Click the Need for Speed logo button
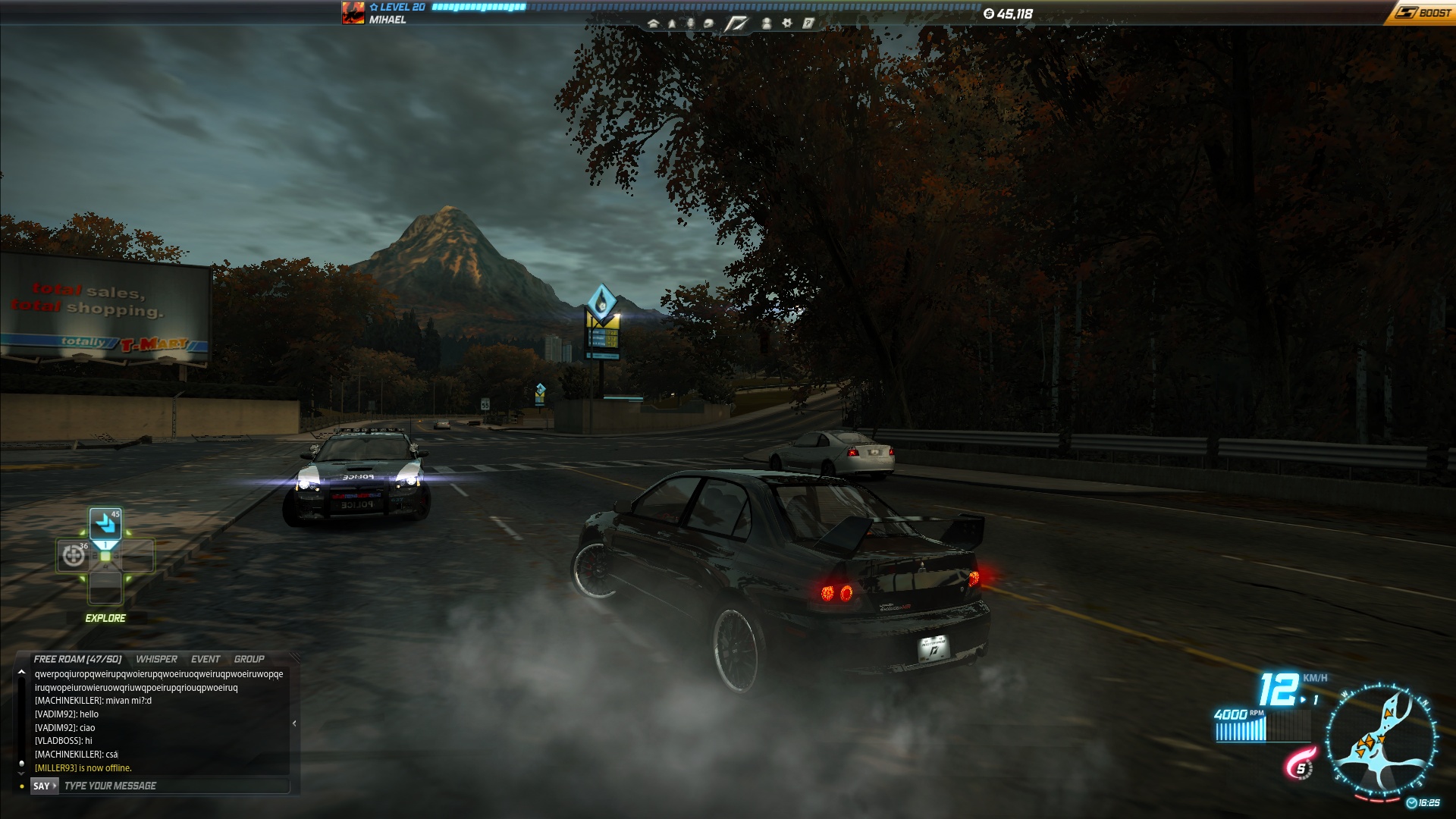 pos(736,24)
